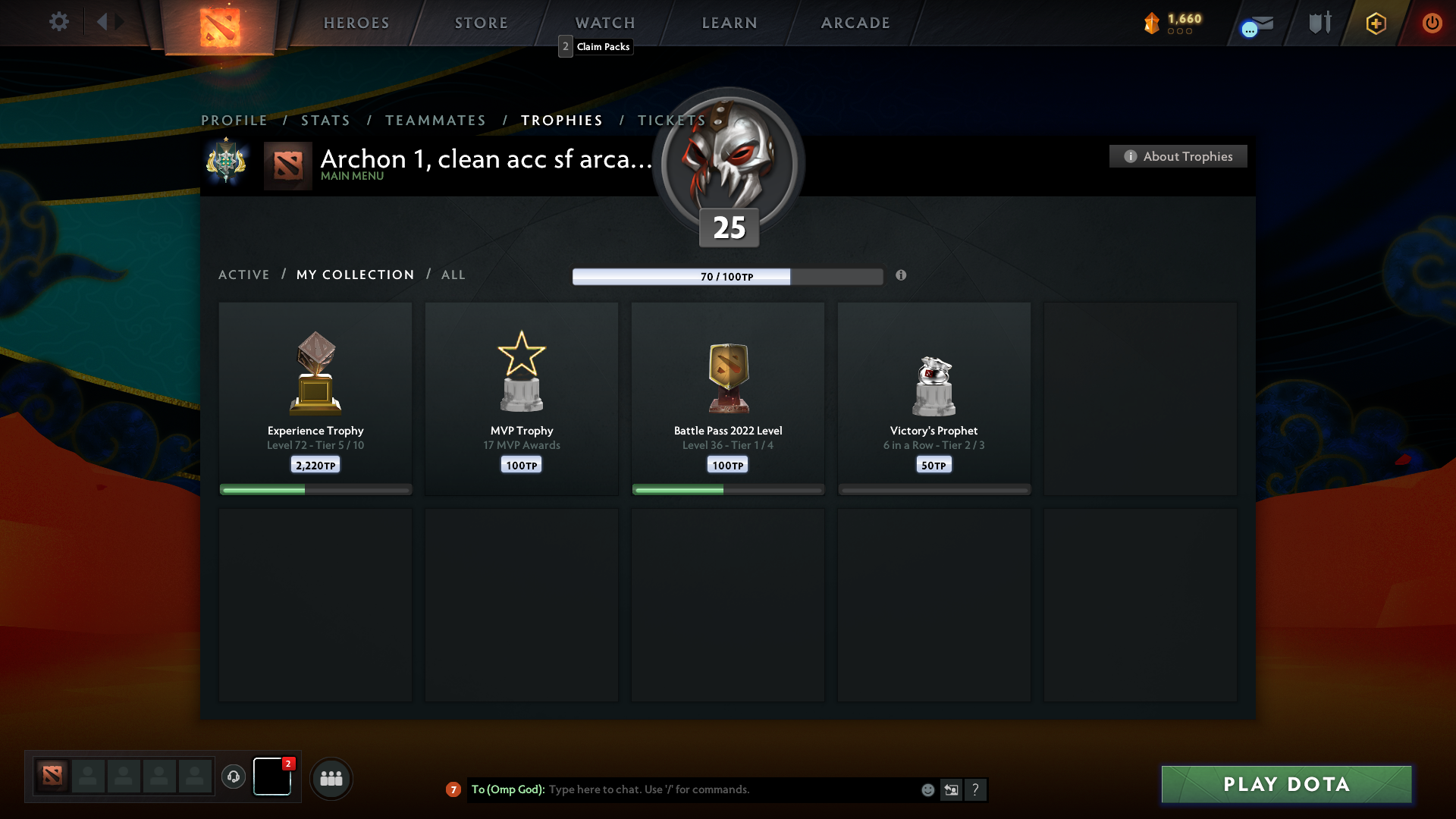Screen dimensions: 1456x819
Task: Click the power/logout icon top right
Action: coord(1432,24)
